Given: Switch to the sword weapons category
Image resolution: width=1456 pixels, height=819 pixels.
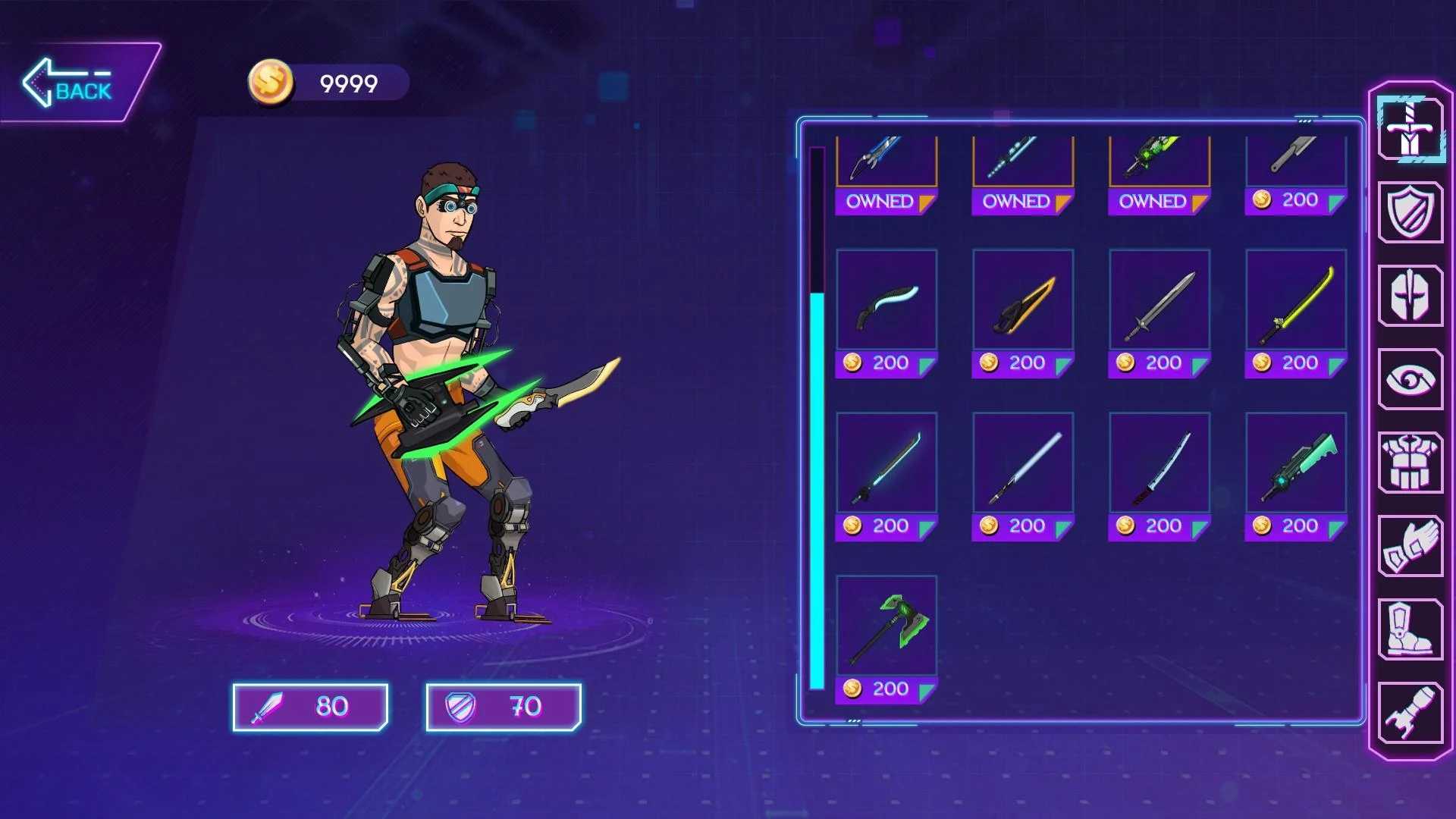Looking at the screenshot, I should (1410, 128).
